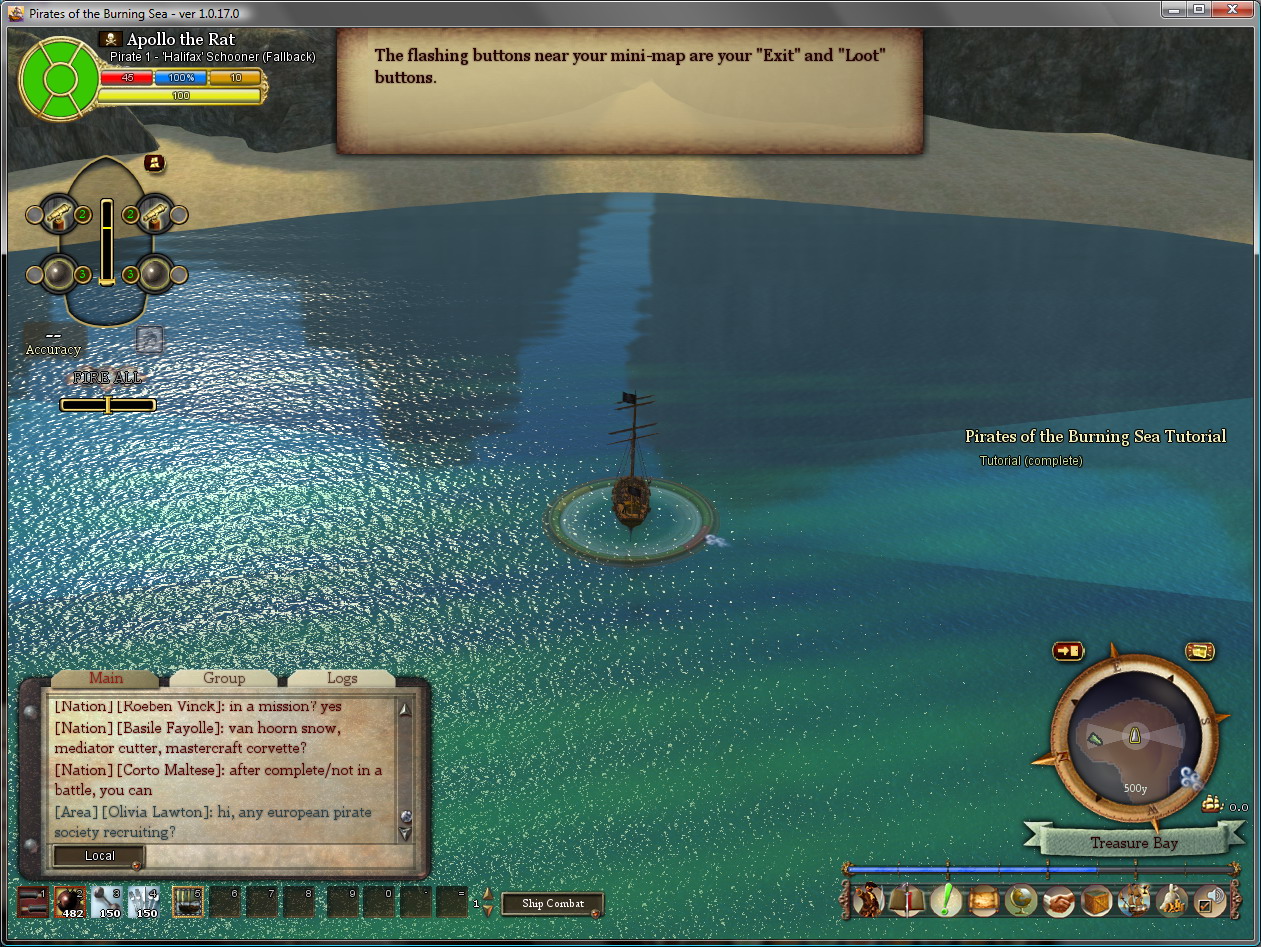Click the flashing Exit door button
This screenshot has height=947, width=1261.
(x=1067, y=651)
